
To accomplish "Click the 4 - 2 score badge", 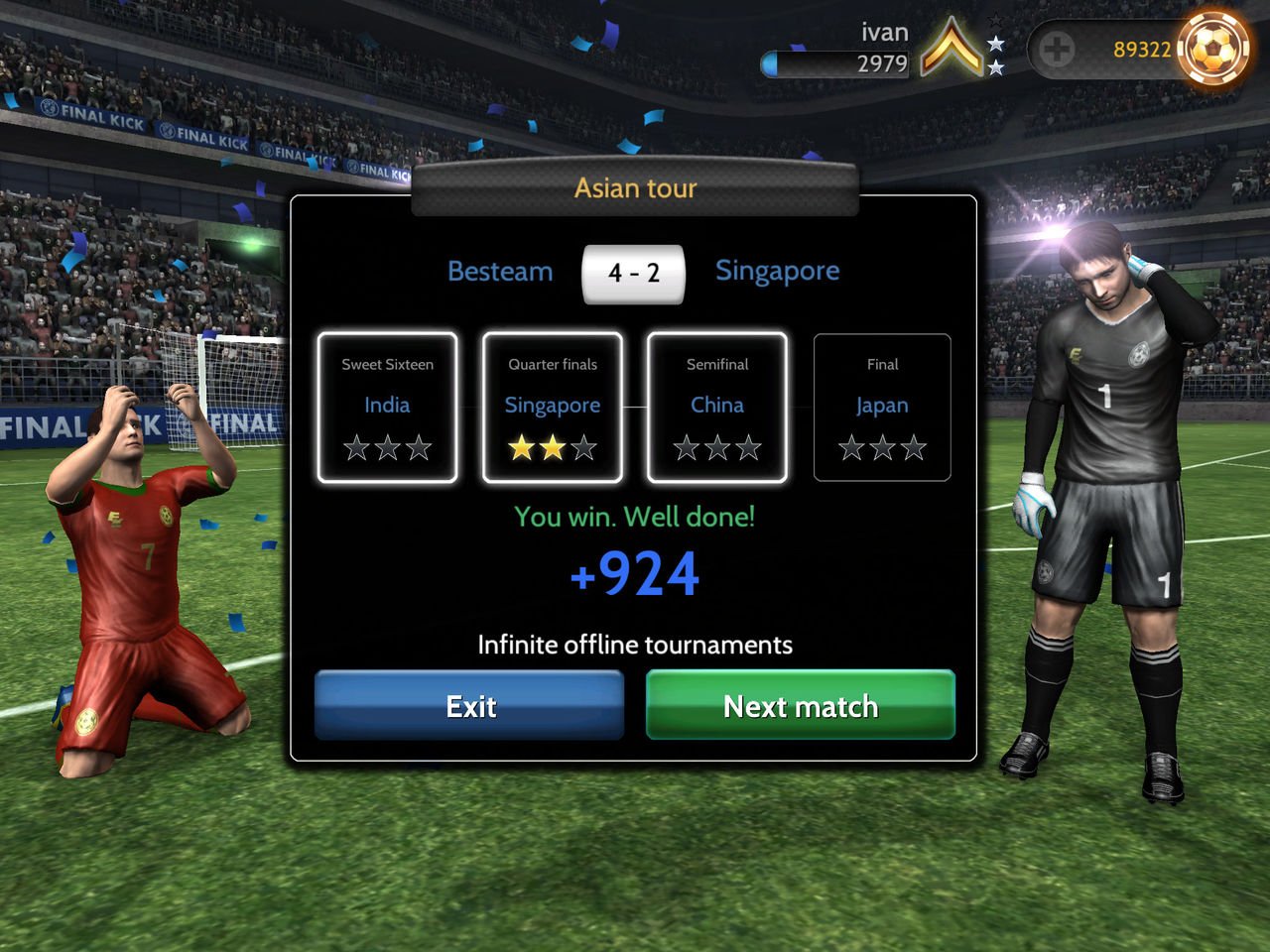I will tap(634, 273).
